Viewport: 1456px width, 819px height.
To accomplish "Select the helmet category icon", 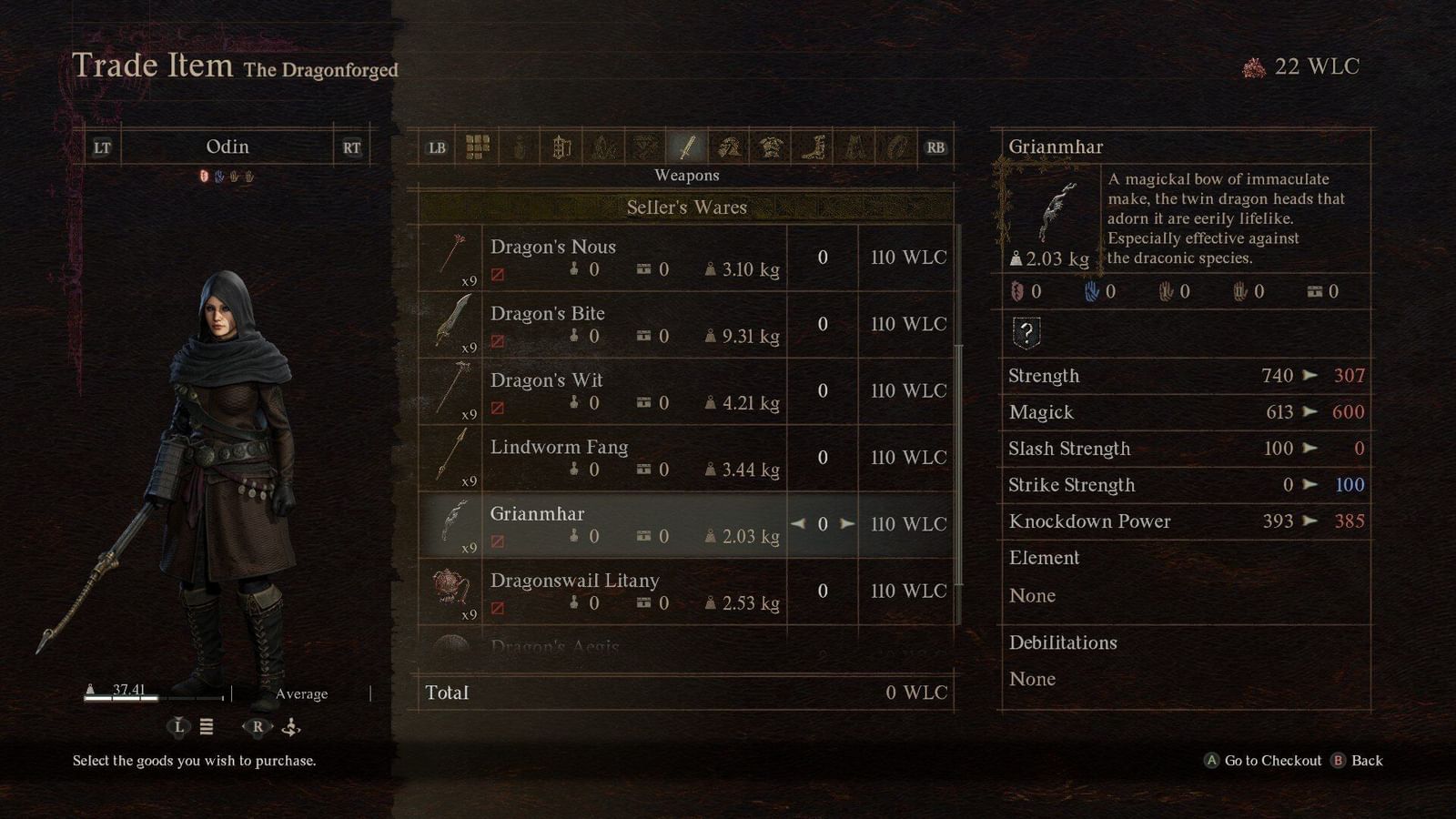I will point(728,147).
